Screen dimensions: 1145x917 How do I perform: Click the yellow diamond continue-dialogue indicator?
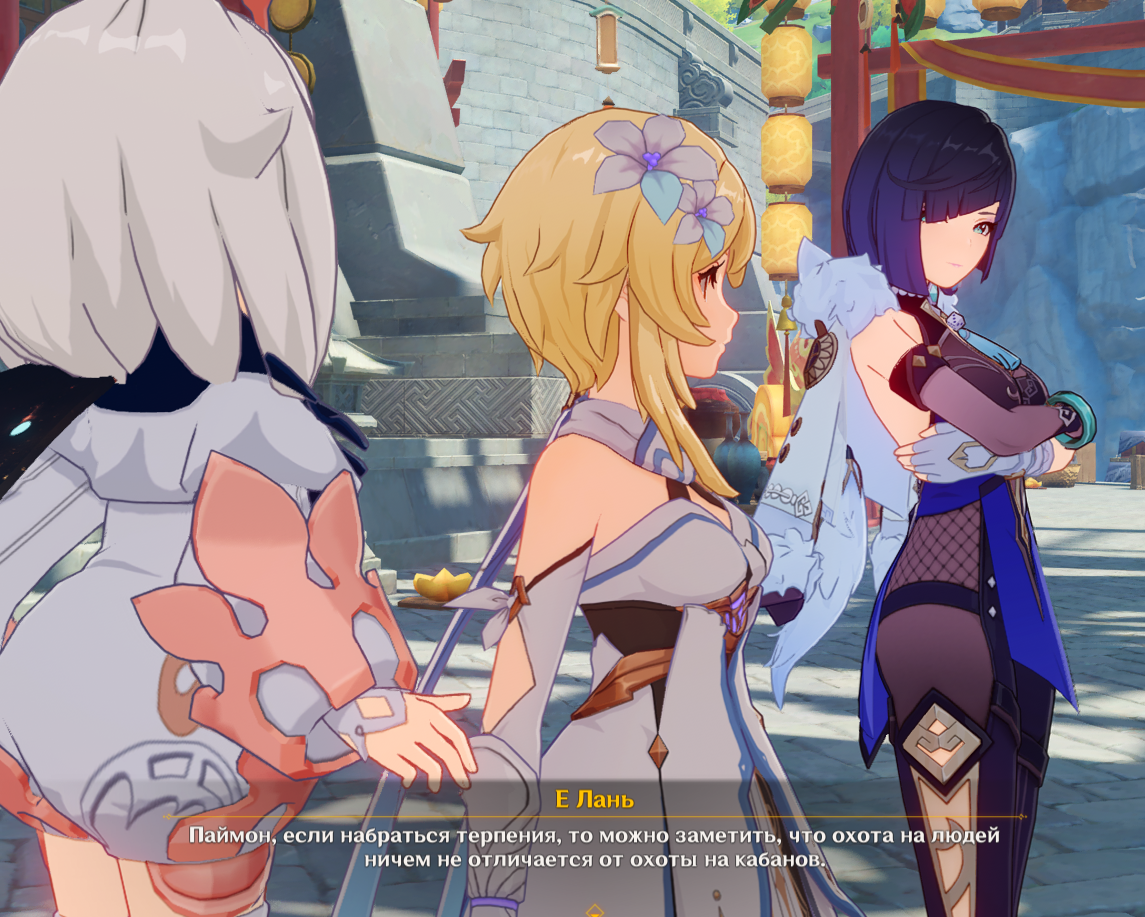tap(595, 911)
